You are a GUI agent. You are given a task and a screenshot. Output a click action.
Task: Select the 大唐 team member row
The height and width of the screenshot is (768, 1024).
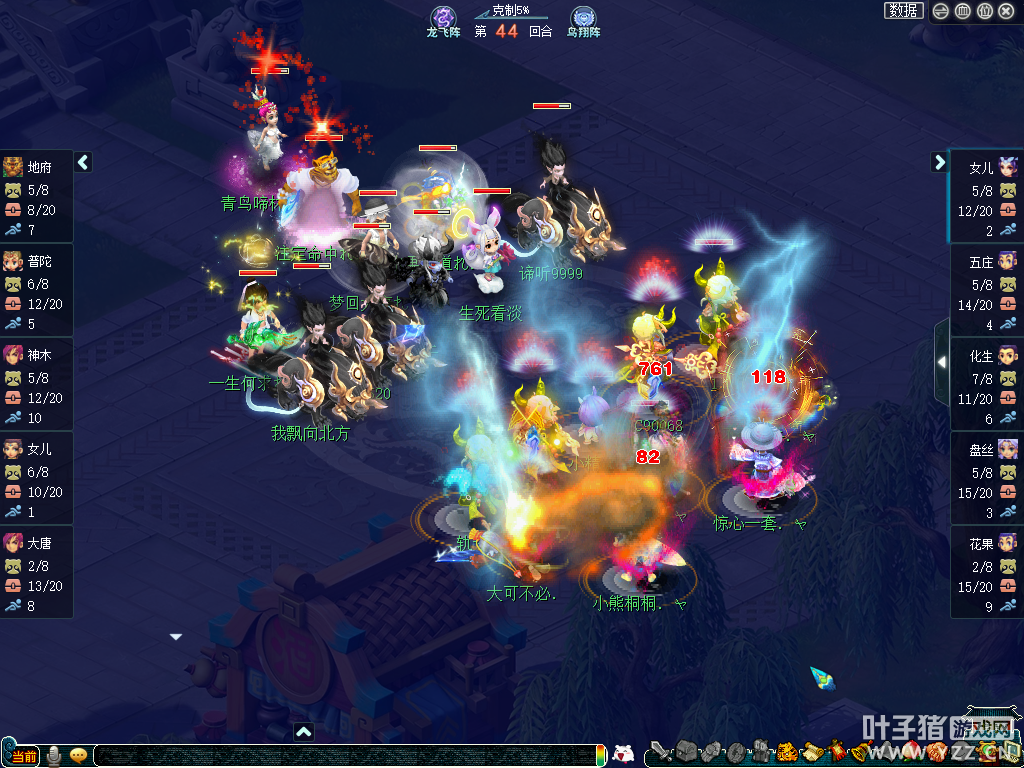point(38,572)
